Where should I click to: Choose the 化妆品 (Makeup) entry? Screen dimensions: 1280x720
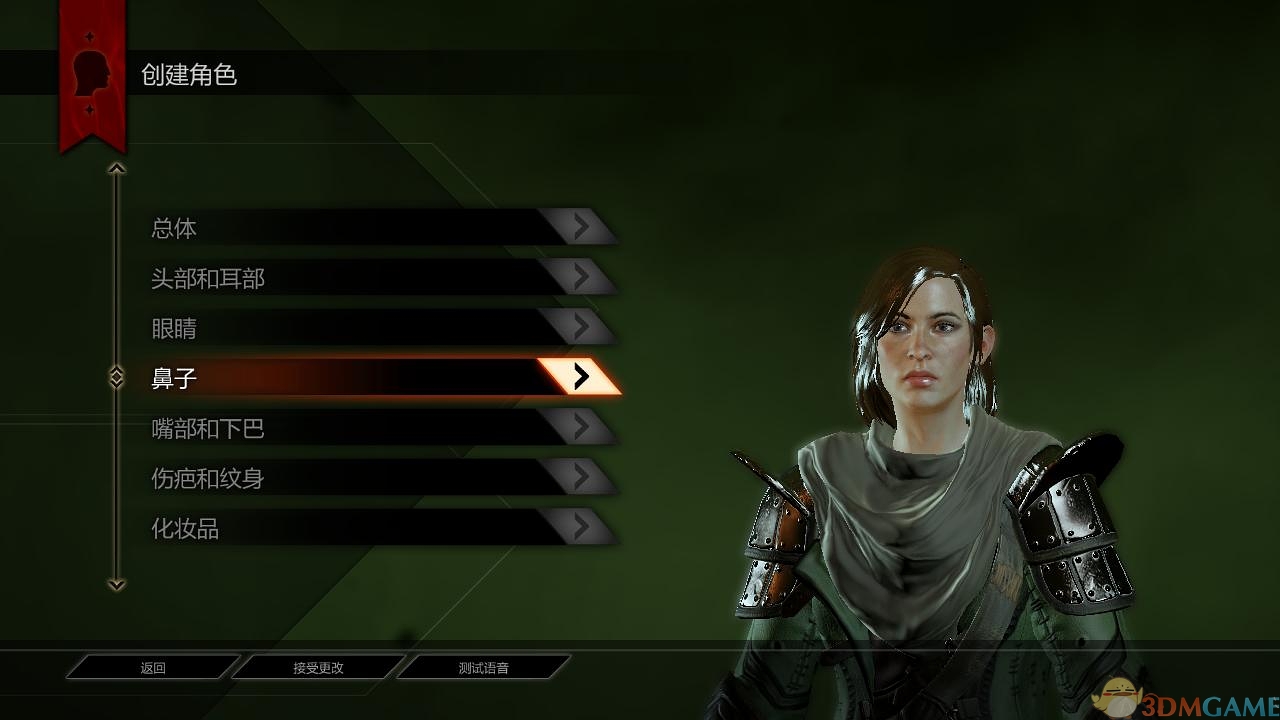380,528
